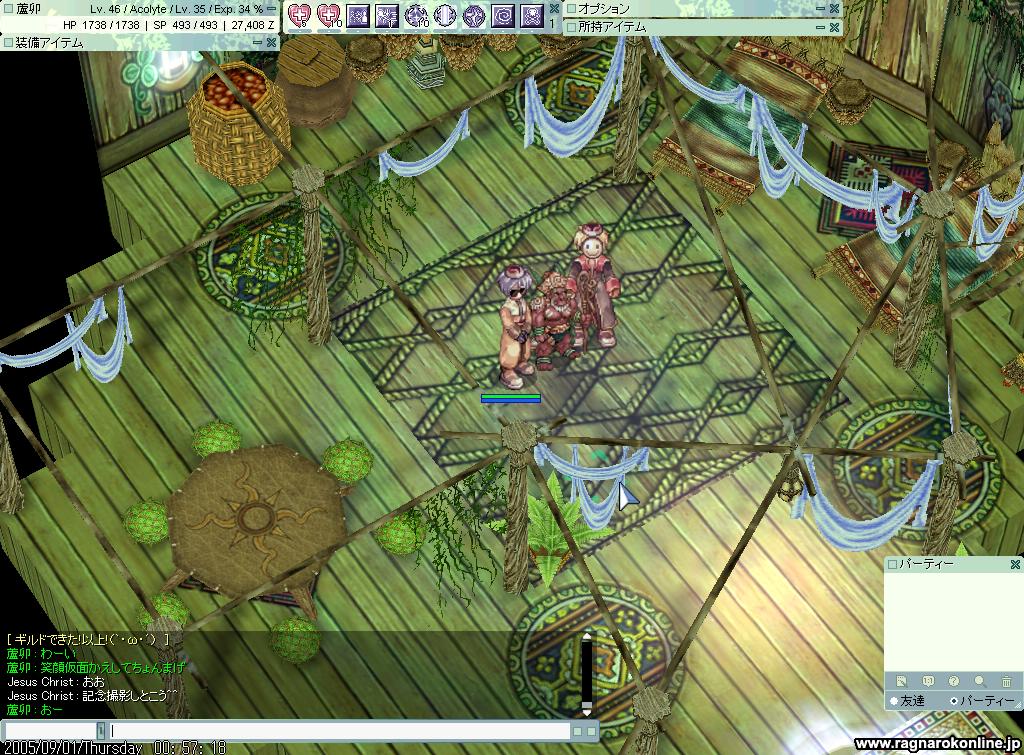Close the 装備アイテム equipment window
This screenshot has width=1024, height=755.
271,43
